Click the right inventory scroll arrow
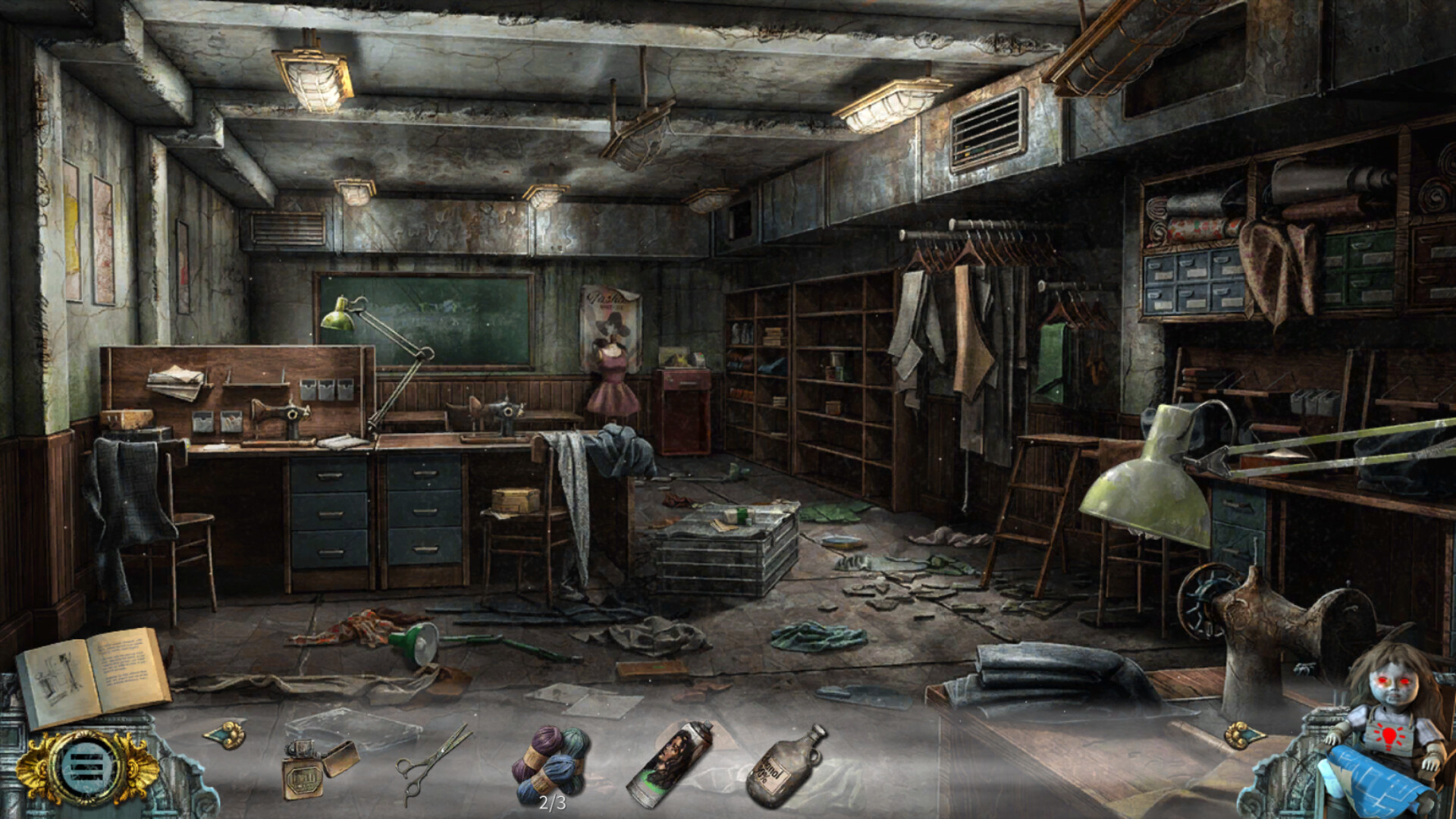This screenshot has width=1456, height=819. (1245, 734)
